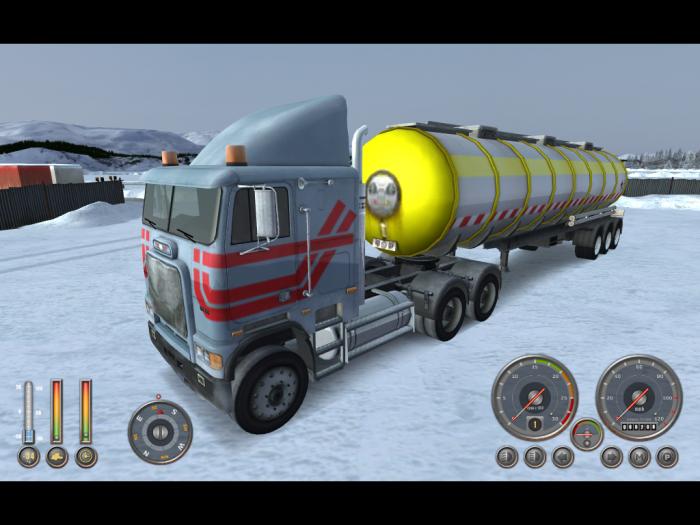Activate the left turn signal arrow
The height and width of the screenshot is (525, 700).
point(563,457)
